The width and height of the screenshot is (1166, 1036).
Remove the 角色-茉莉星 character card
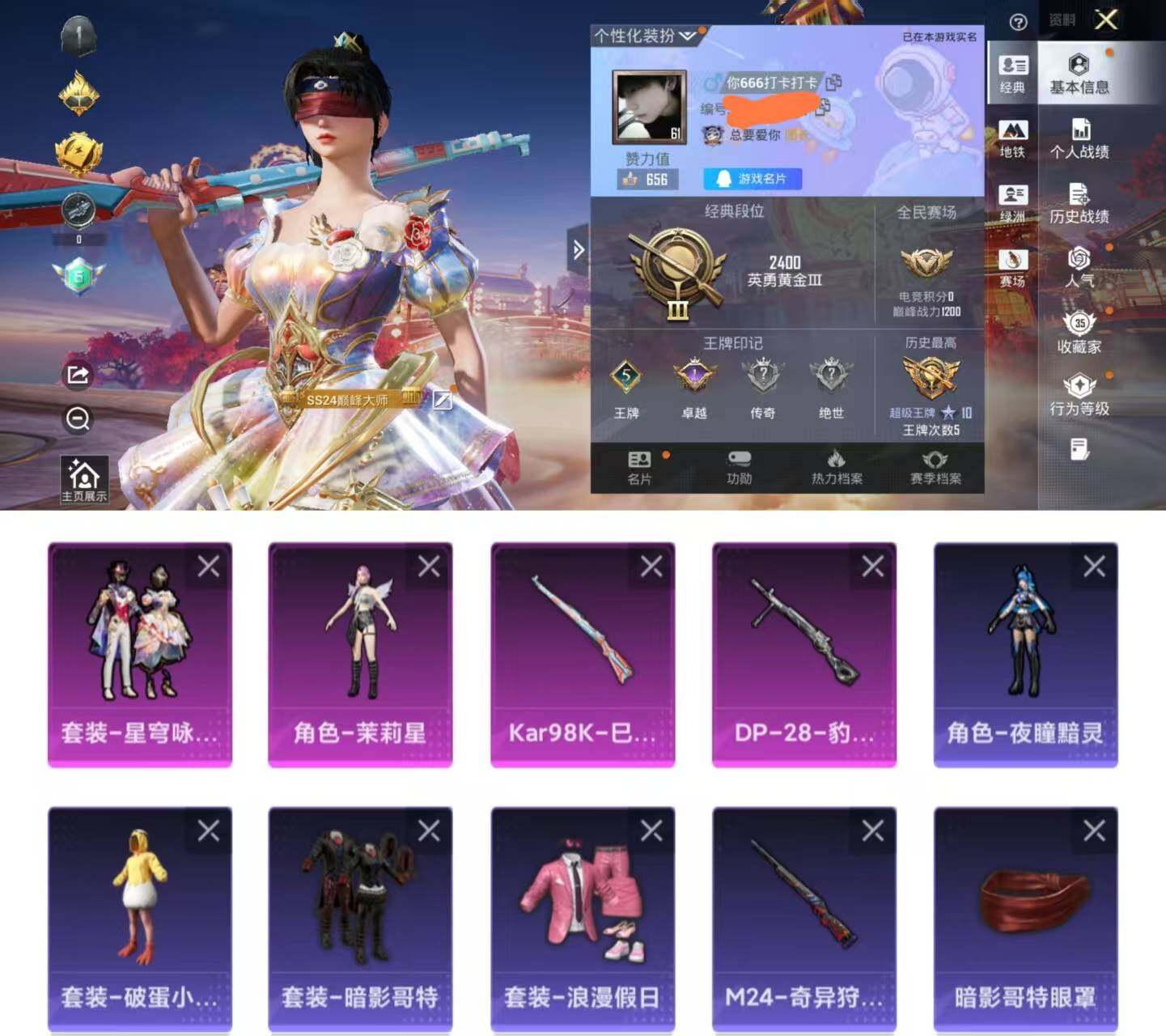click(429, 567)
